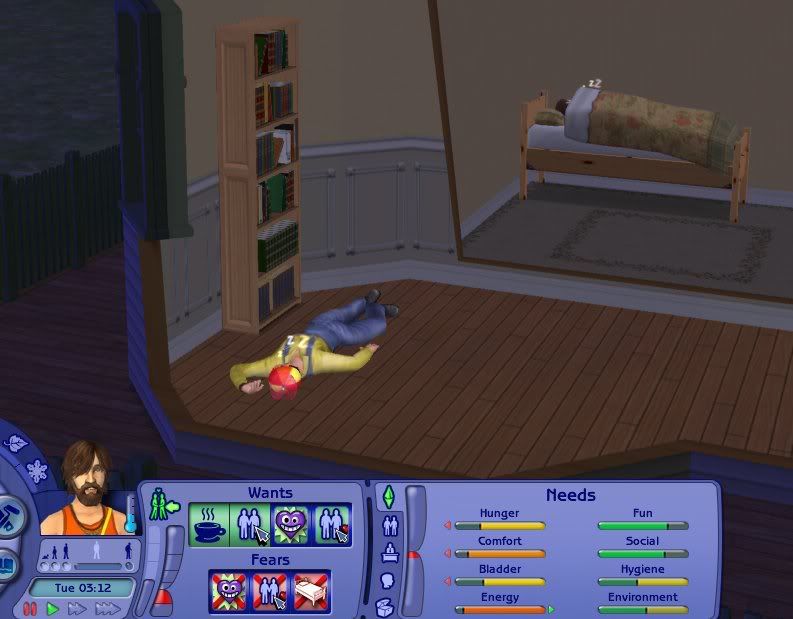Open the Inventory tab with the box icon
Screen dimensions: 793x619
pos(386,607)
